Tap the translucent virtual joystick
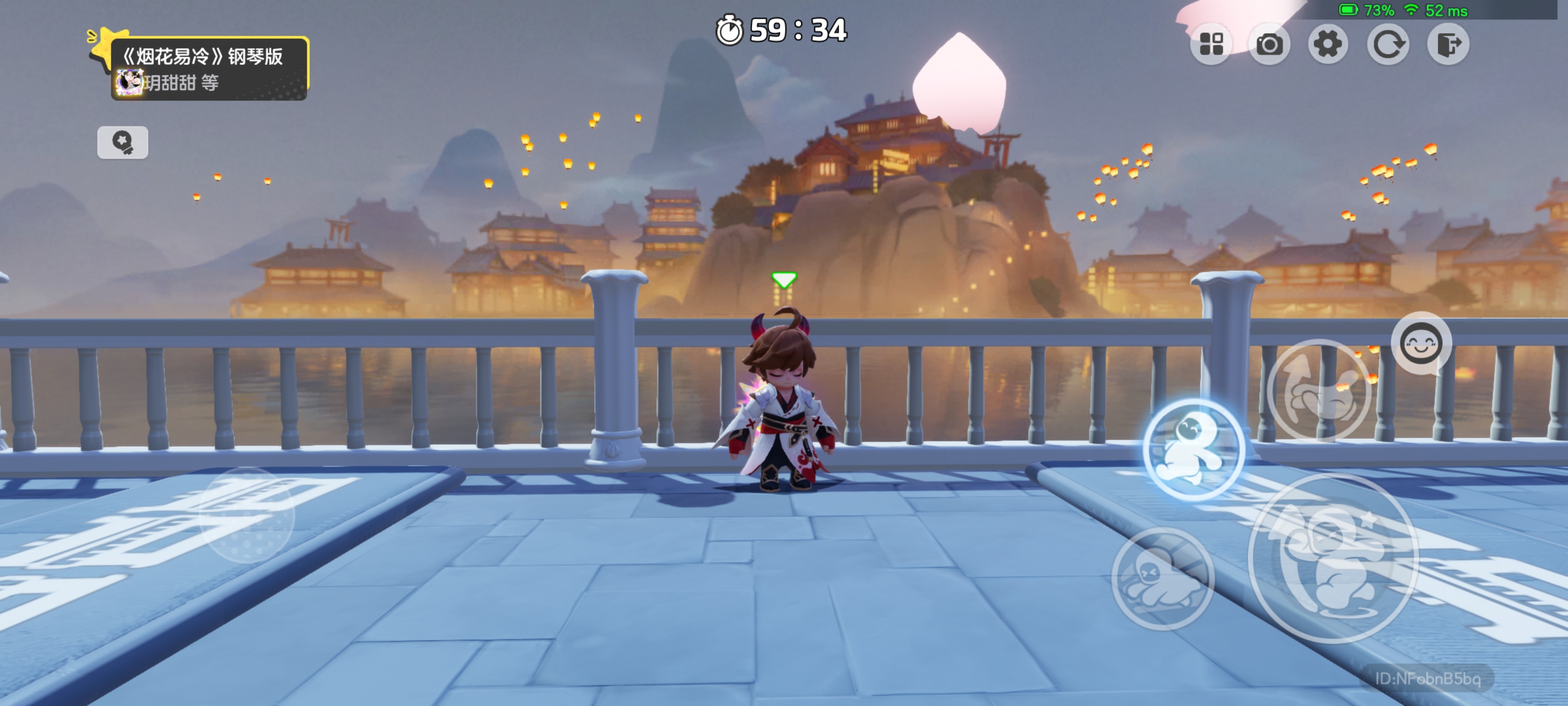 247,515
